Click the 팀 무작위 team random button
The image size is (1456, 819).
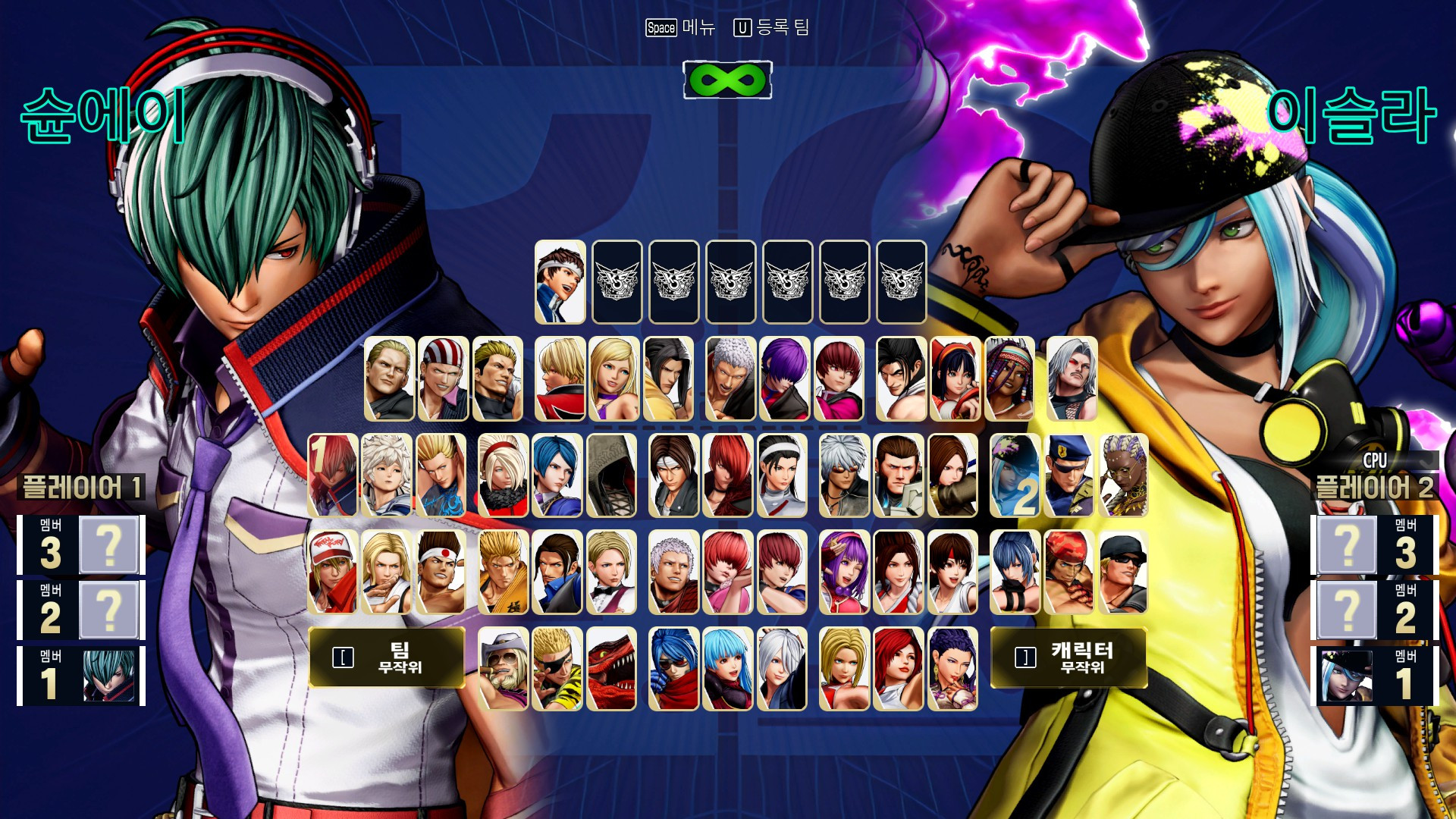(x=385, y=658)
